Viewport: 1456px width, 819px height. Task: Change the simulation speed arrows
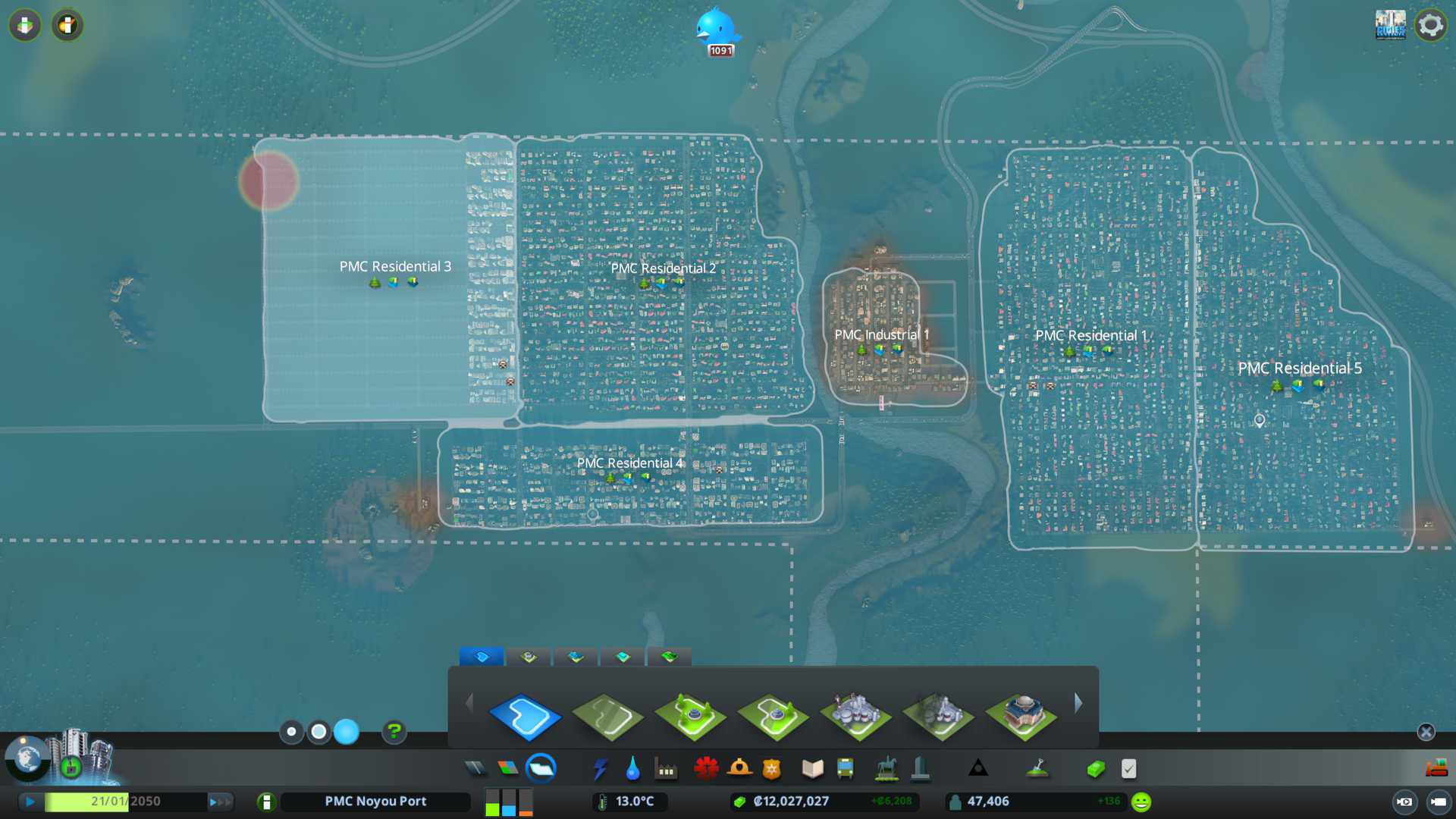(220, 802)
